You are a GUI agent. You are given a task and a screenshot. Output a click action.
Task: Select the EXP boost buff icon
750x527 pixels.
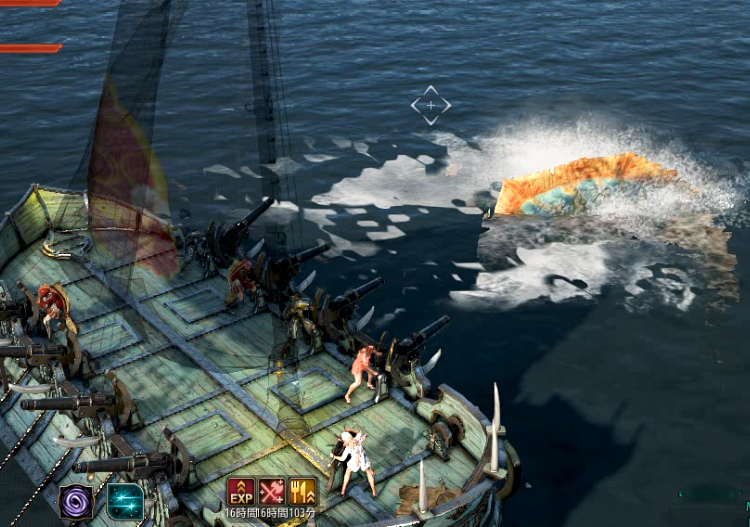[x=241, y=491]
